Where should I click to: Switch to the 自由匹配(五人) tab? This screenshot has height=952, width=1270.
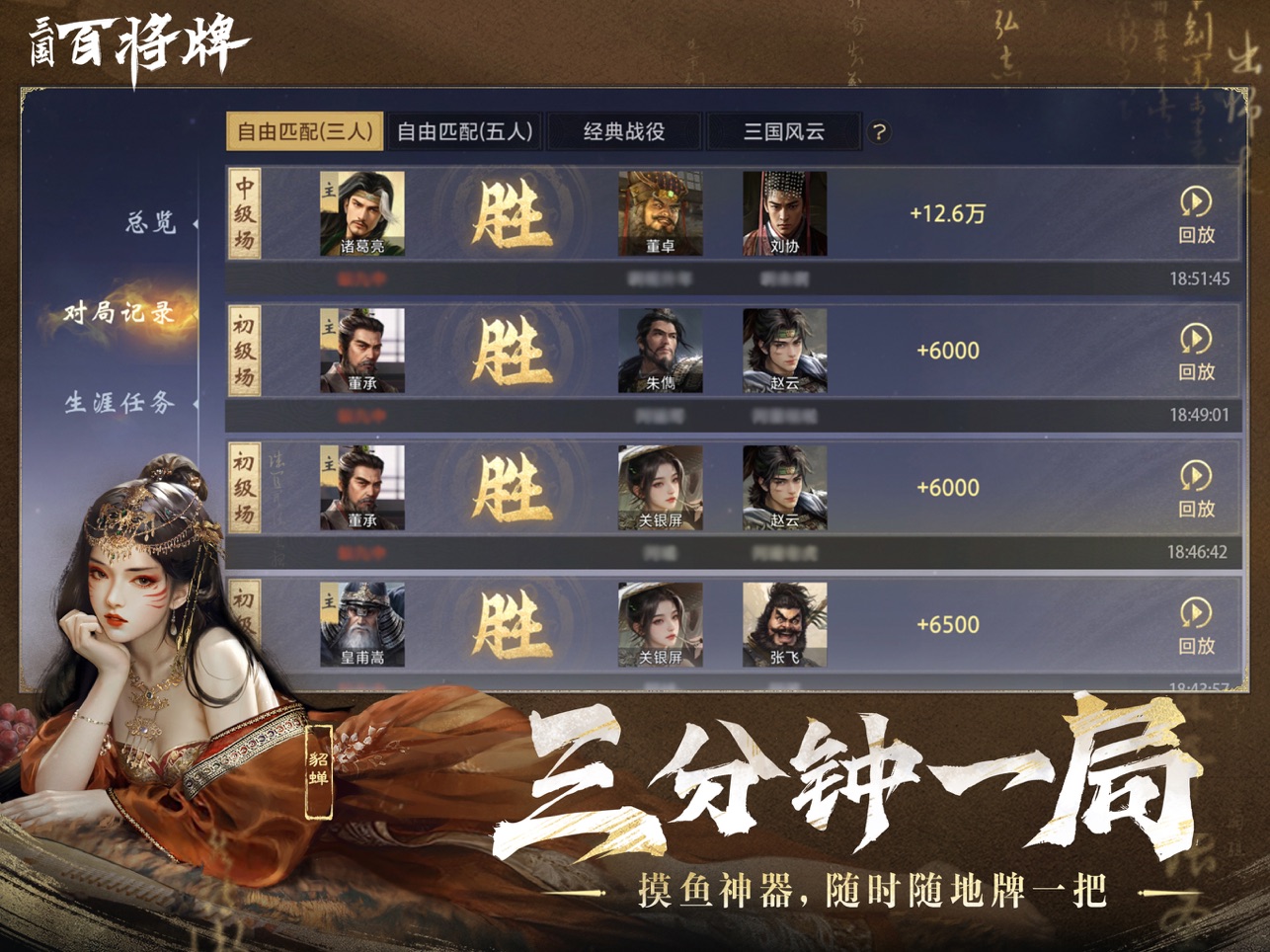coord(465,131)
